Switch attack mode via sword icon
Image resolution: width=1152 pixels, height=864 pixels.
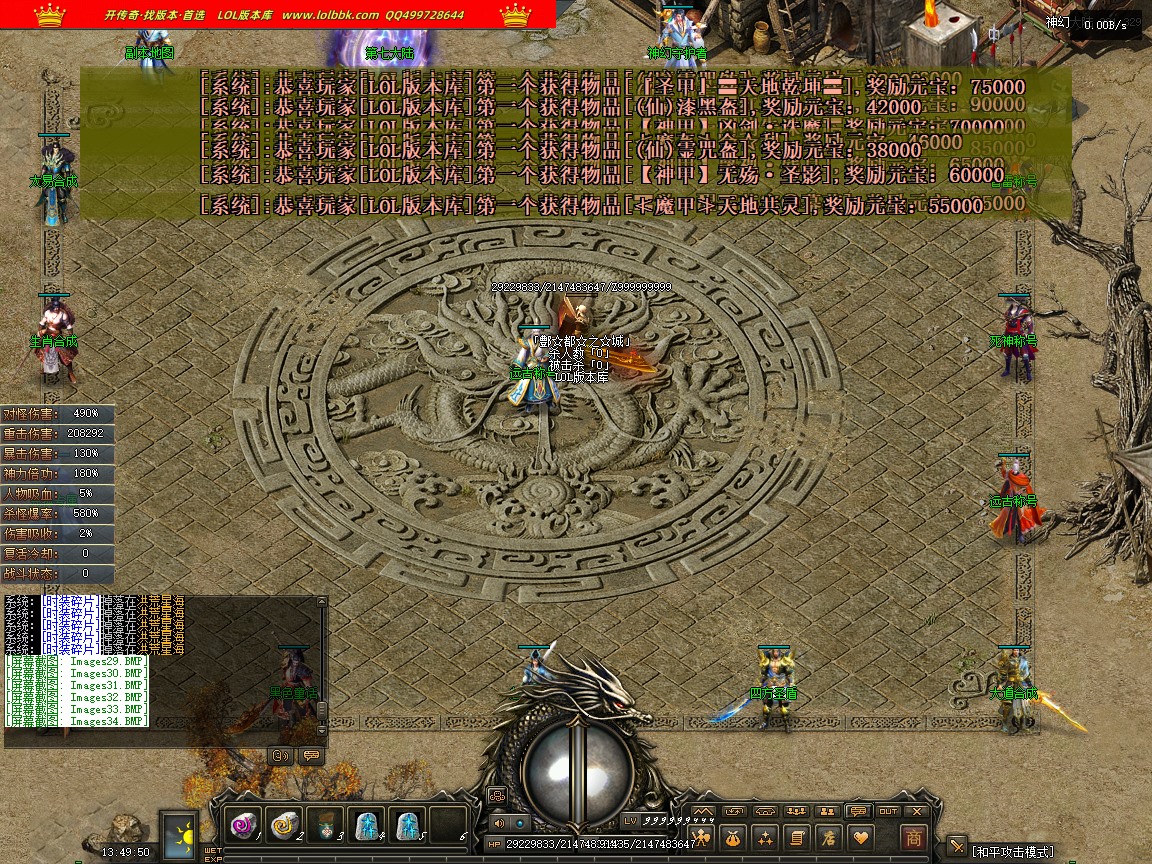click(x=956, y=846)
